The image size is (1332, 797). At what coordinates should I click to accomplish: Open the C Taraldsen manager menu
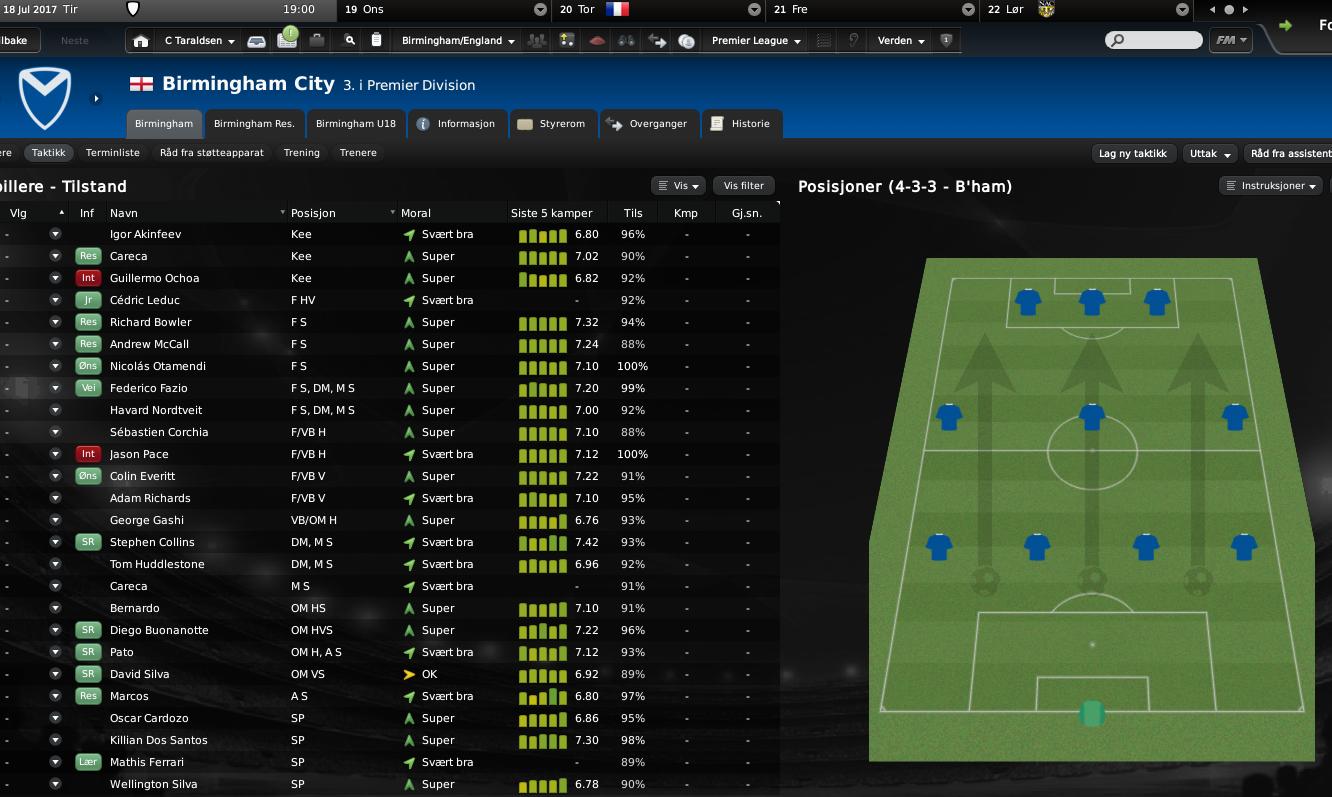point(199,41)
